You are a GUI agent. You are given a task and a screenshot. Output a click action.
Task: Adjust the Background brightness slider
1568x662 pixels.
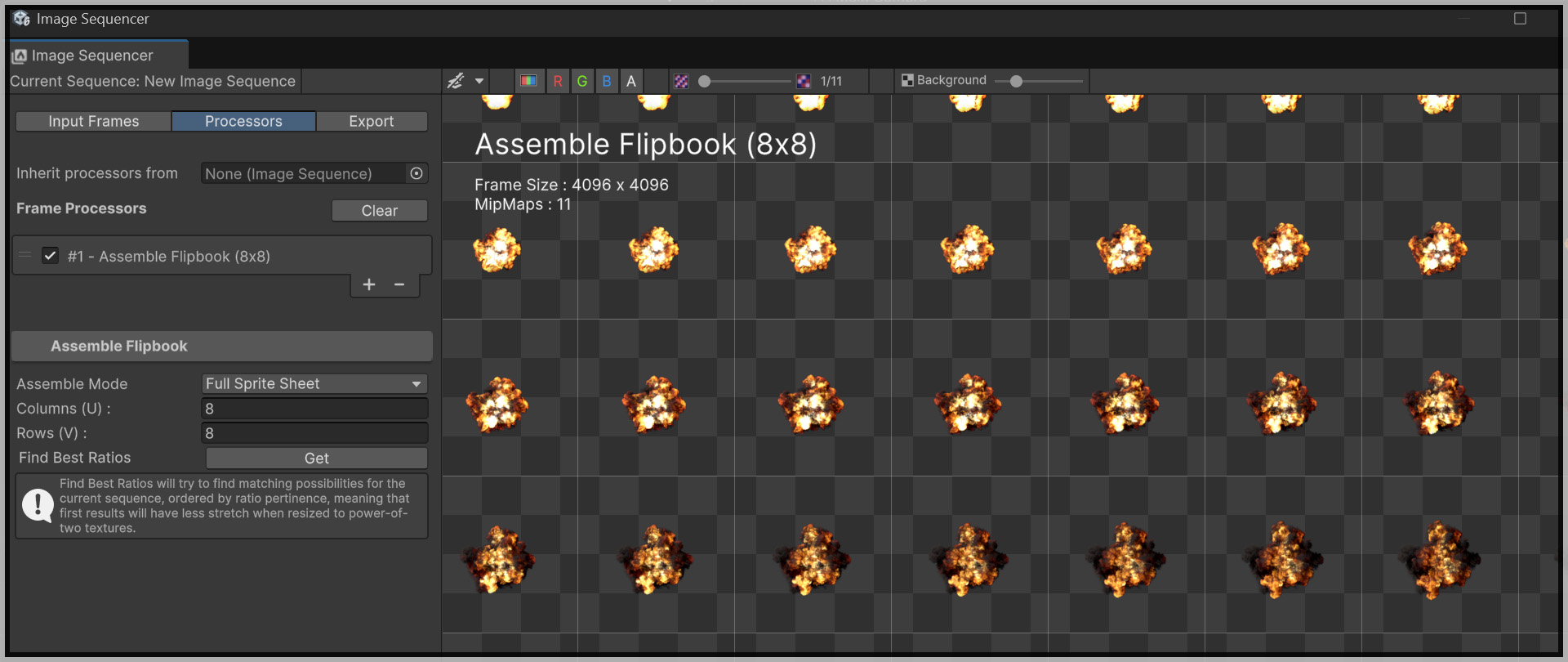pyautogui.click(x=1016, y=81)
